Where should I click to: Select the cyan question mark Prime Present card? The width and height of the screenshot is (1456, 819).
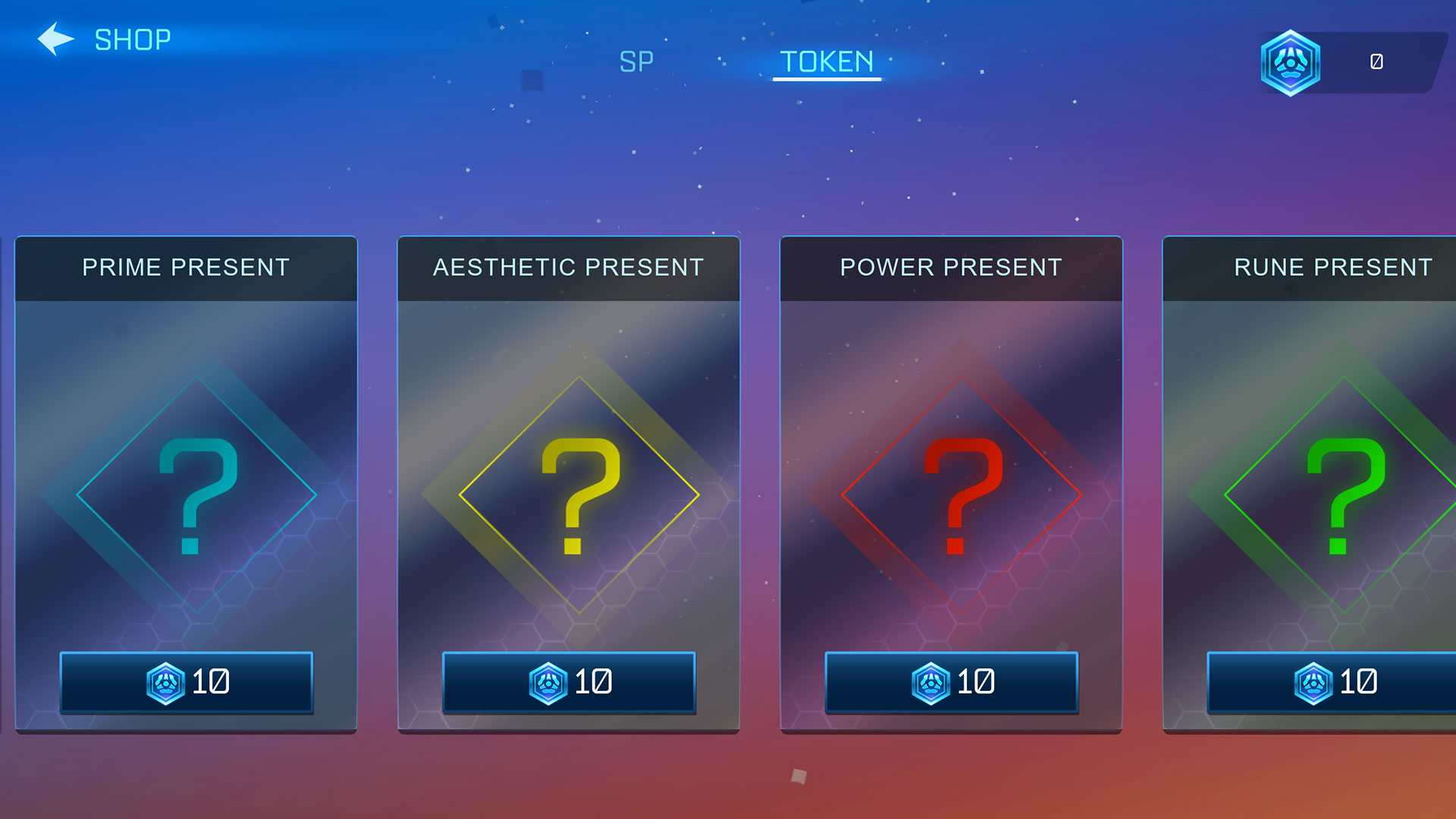[196, 494]
